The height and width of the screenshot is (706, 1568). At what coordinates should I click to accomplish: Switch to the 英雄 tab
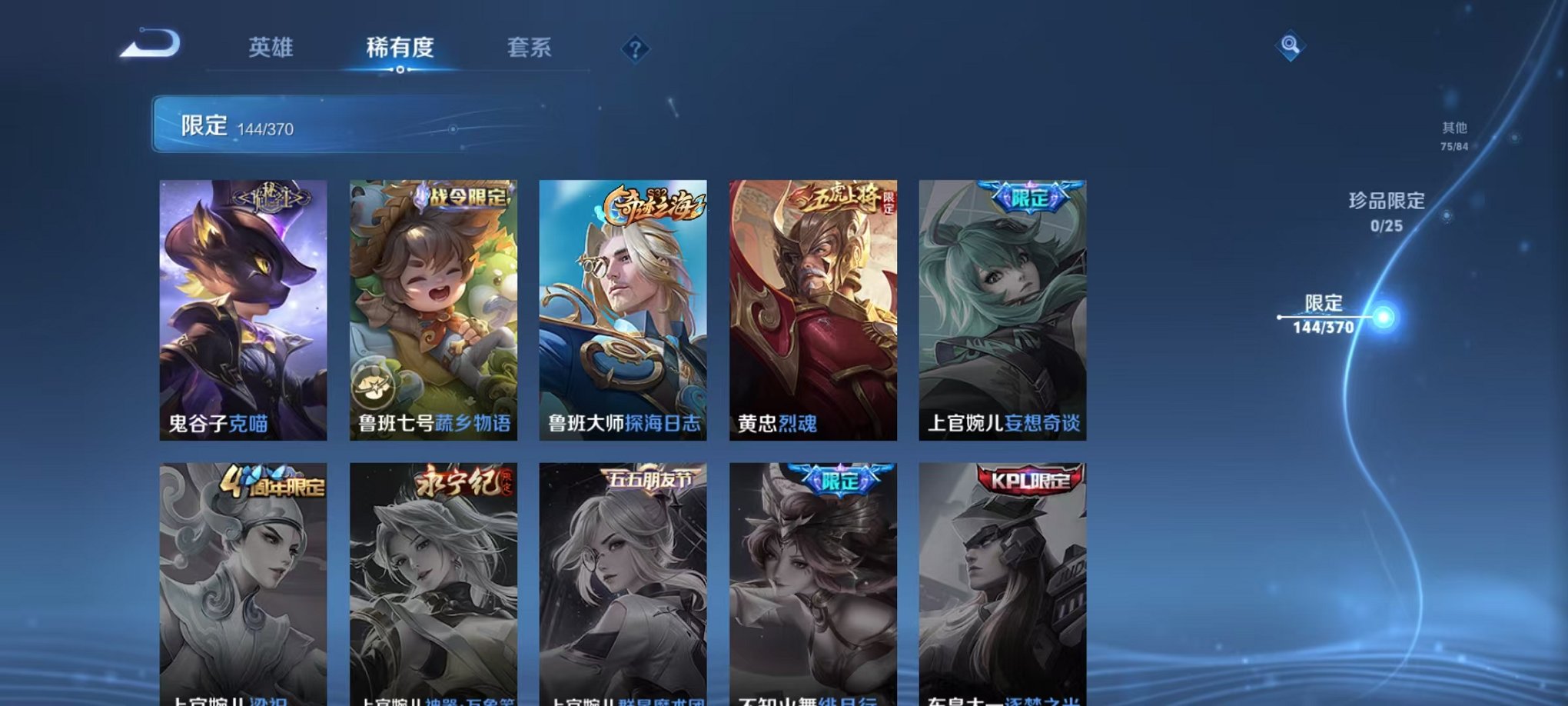click(x=272, y=48)
